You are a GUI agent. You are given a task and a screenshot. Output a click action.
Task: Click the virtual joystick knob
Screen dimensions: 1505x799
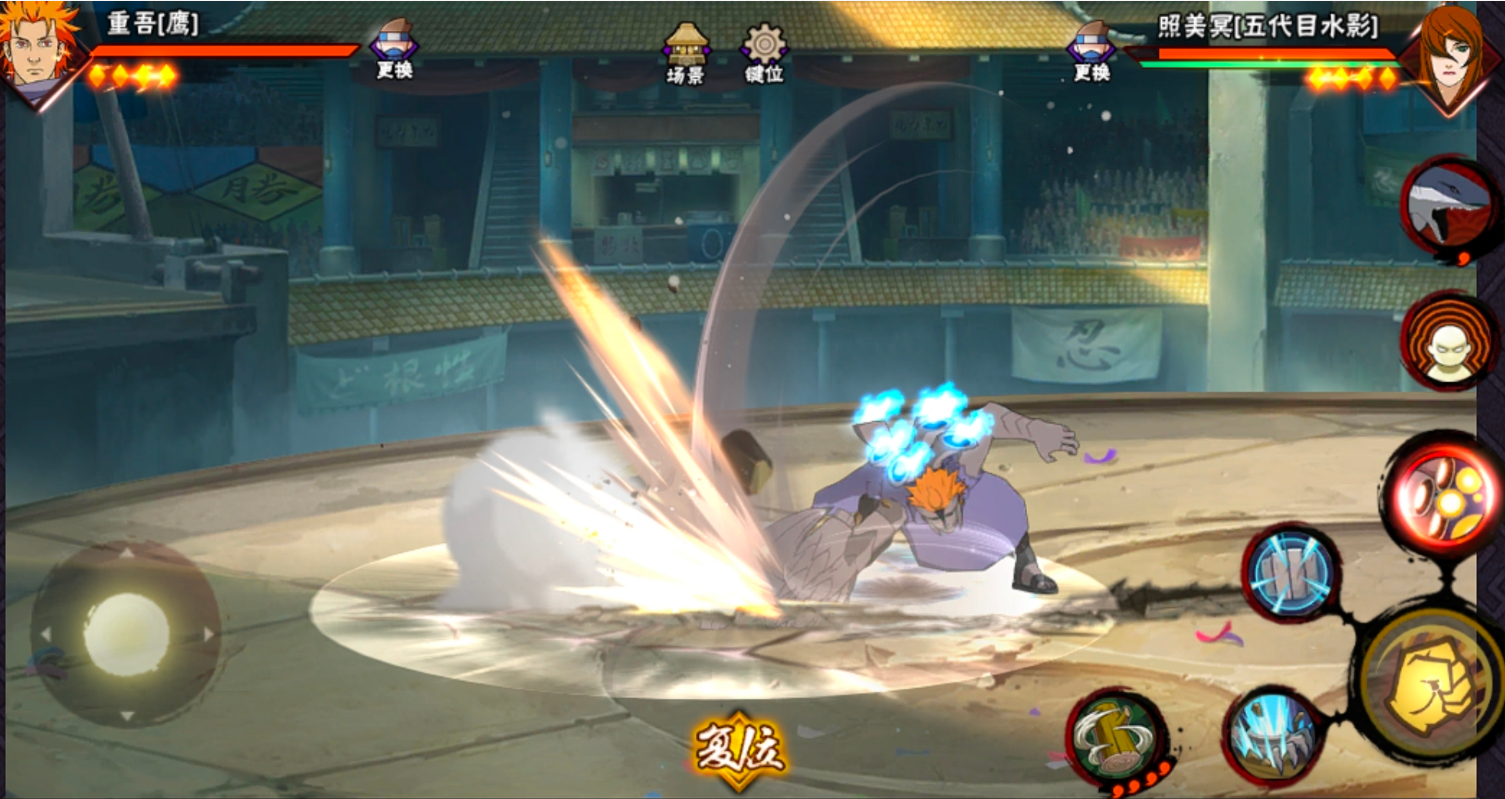[126, 634]
